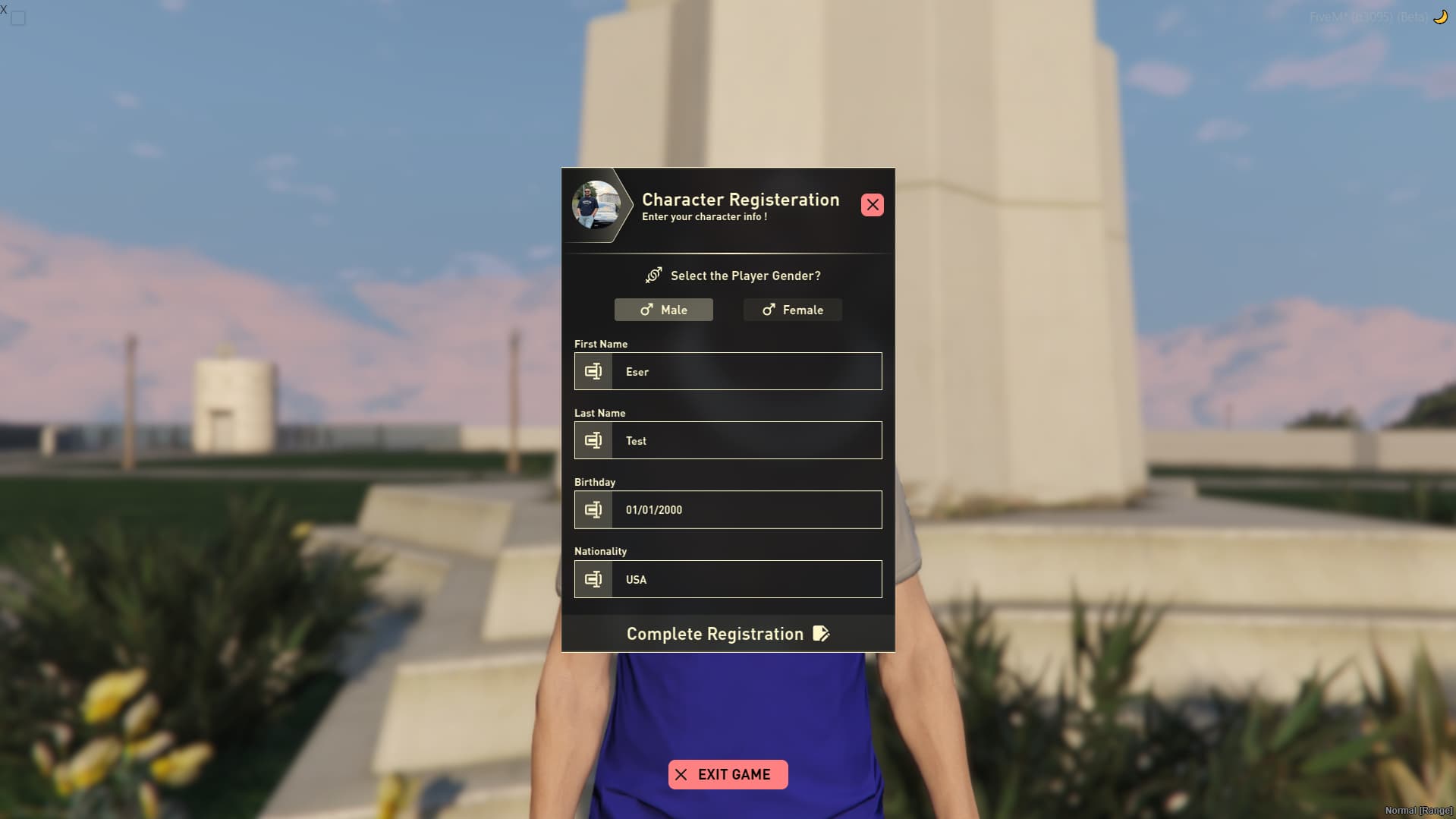
Task: Click the edit icon inside the Birthday field
Action: coord(593,509)
